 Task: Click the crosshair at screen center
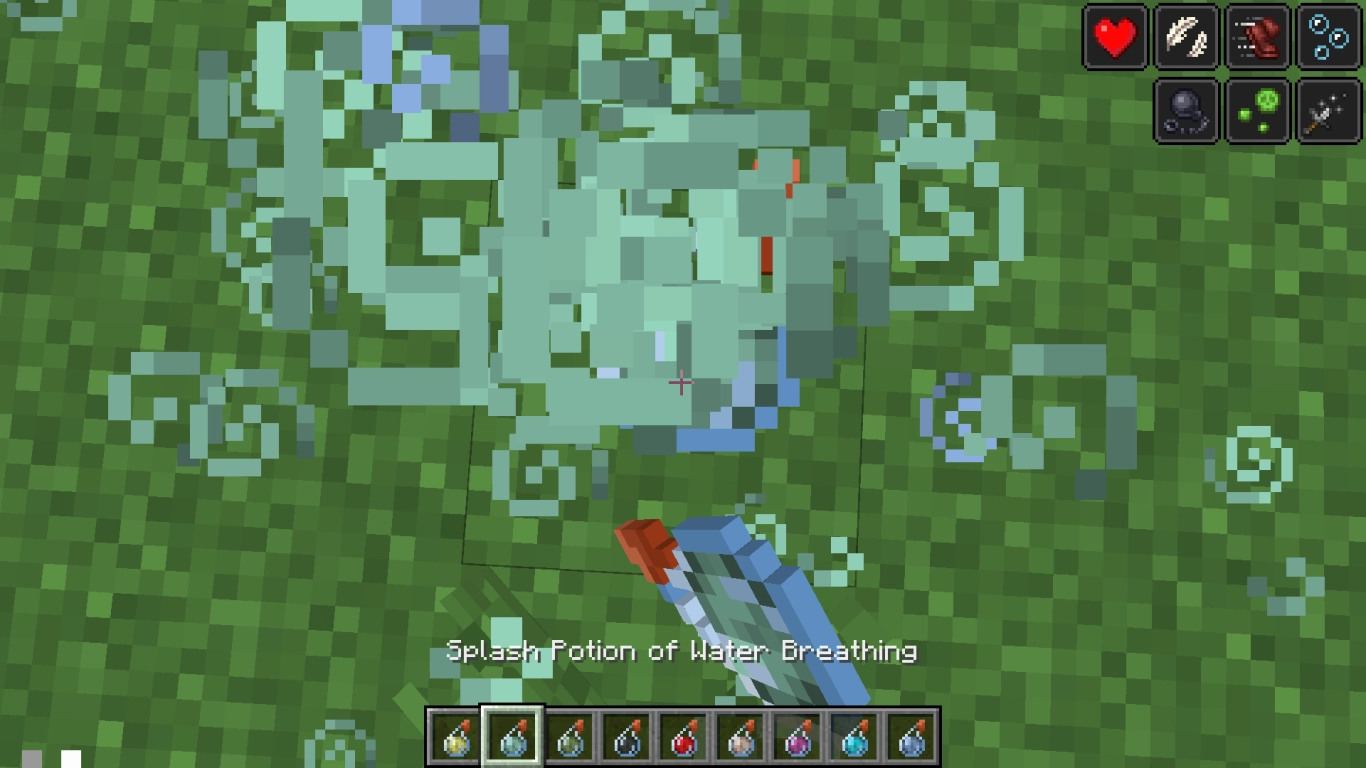pos(681,382)
